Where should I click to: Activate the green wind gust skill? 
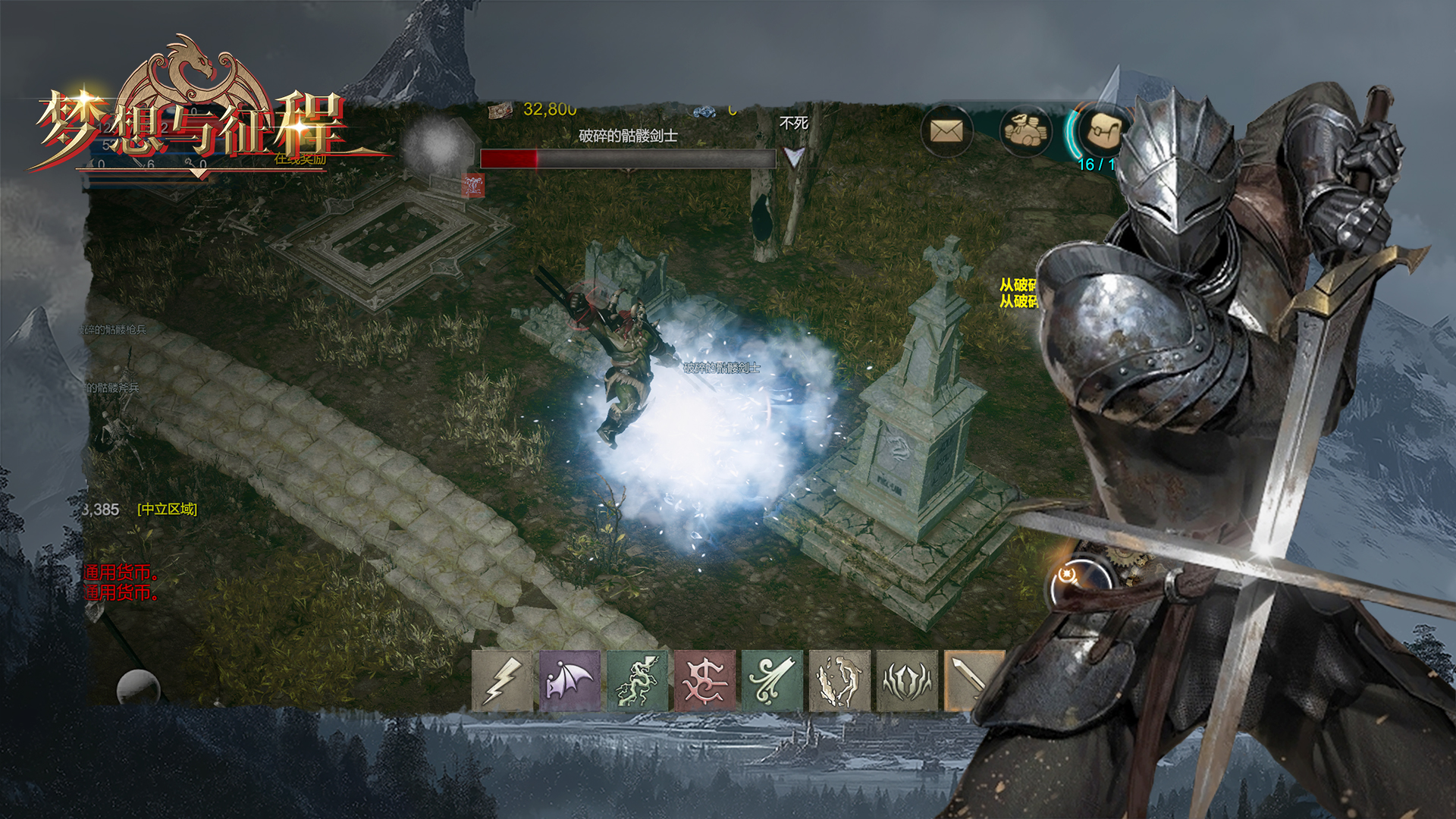click(x=772, y=680)
